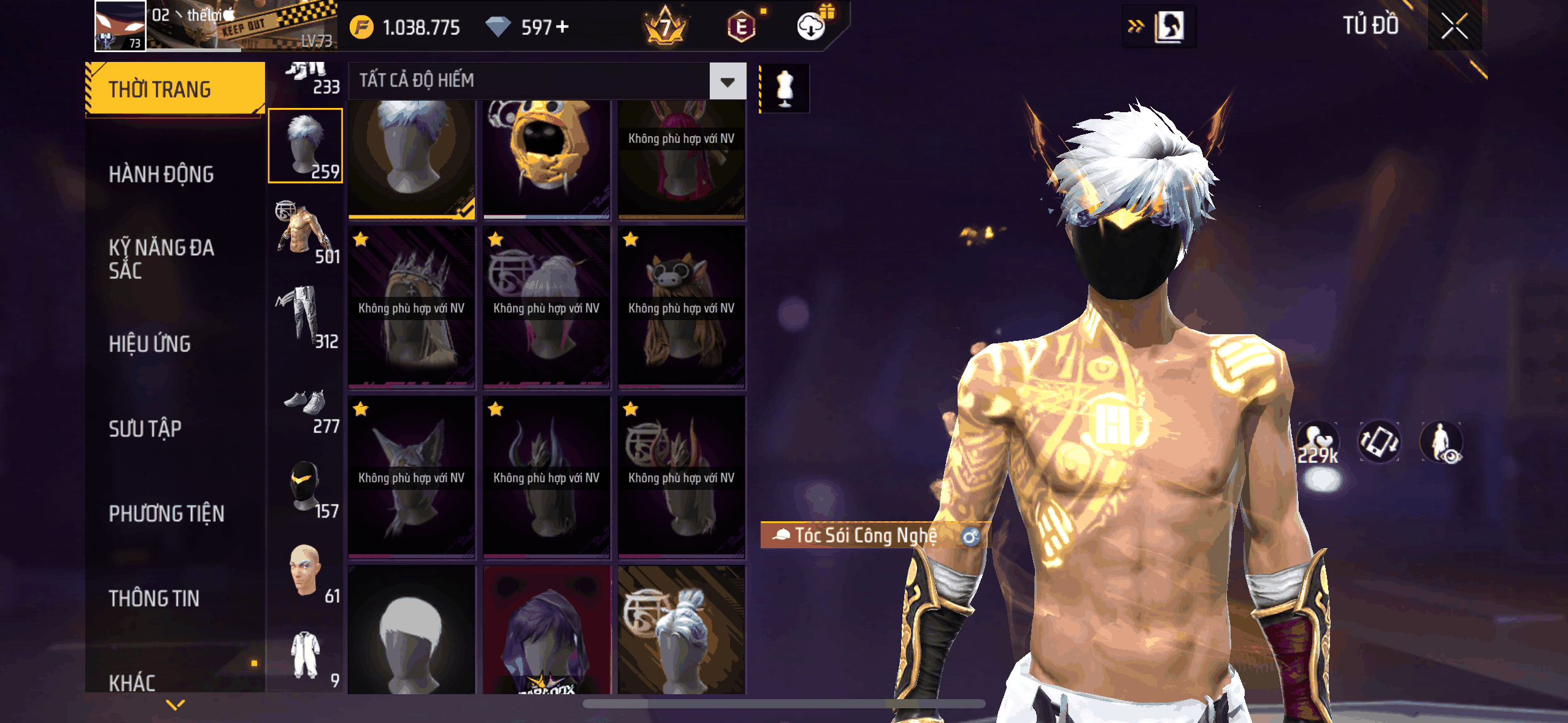Equip the plain white hair item
Image resolution: width=1568 pixels, height=723 pixels.
[x=411, y=632]
